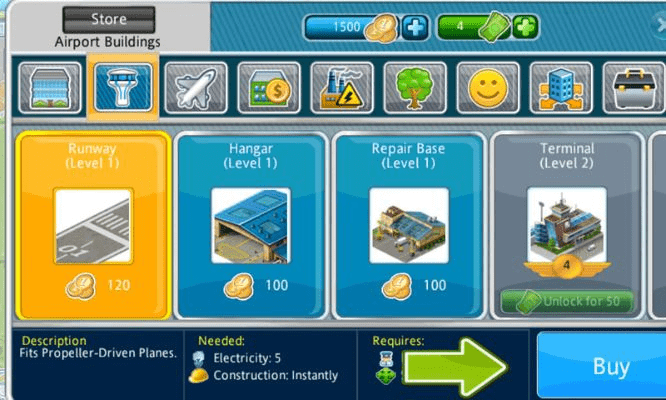
Task: Pick the Repair Base Level 1 card
Action: coord(408,224)
